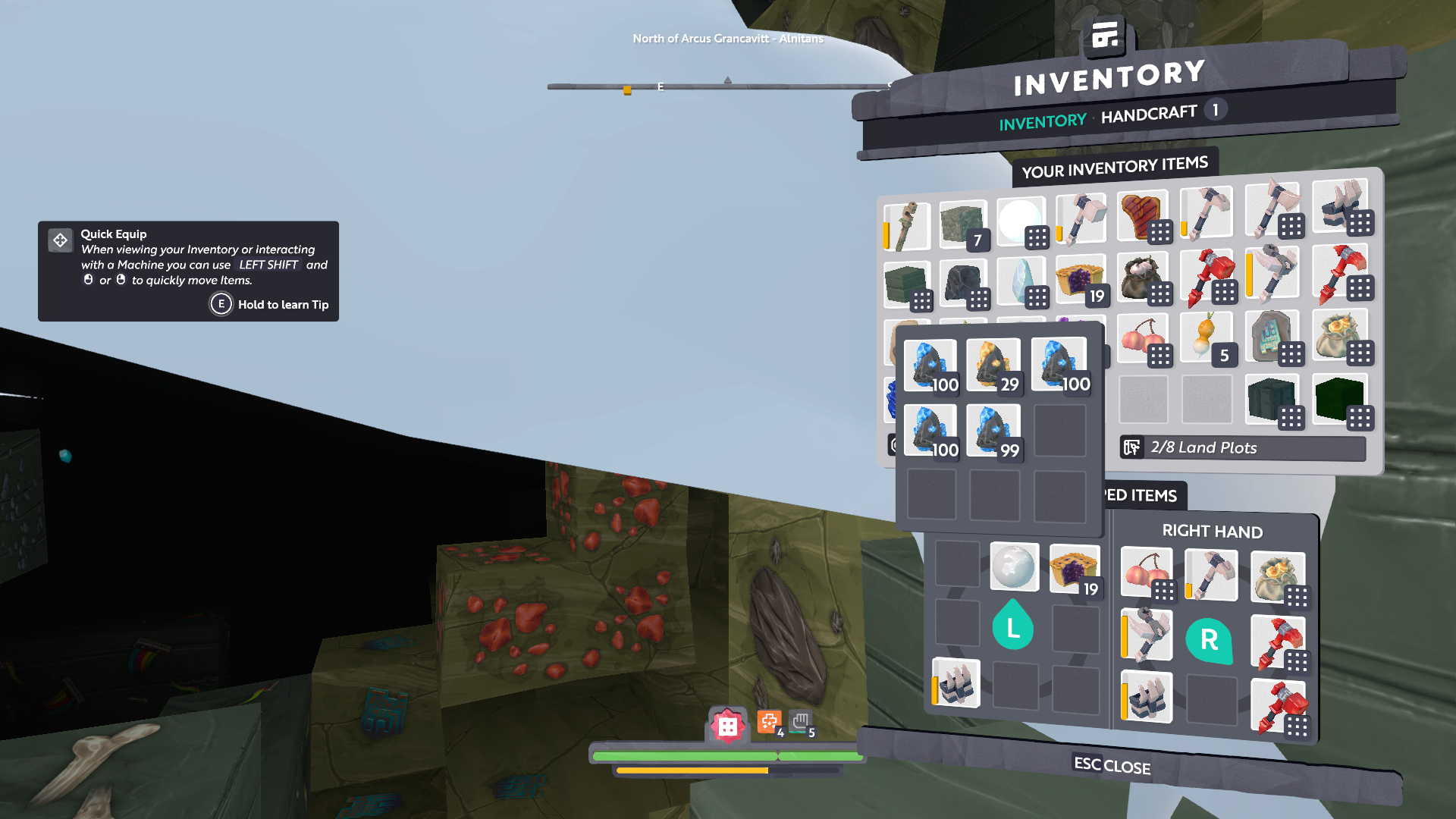1456x819 pixels.
Task: Select the grapple claws in left hand
Action: tap(955, 682)
